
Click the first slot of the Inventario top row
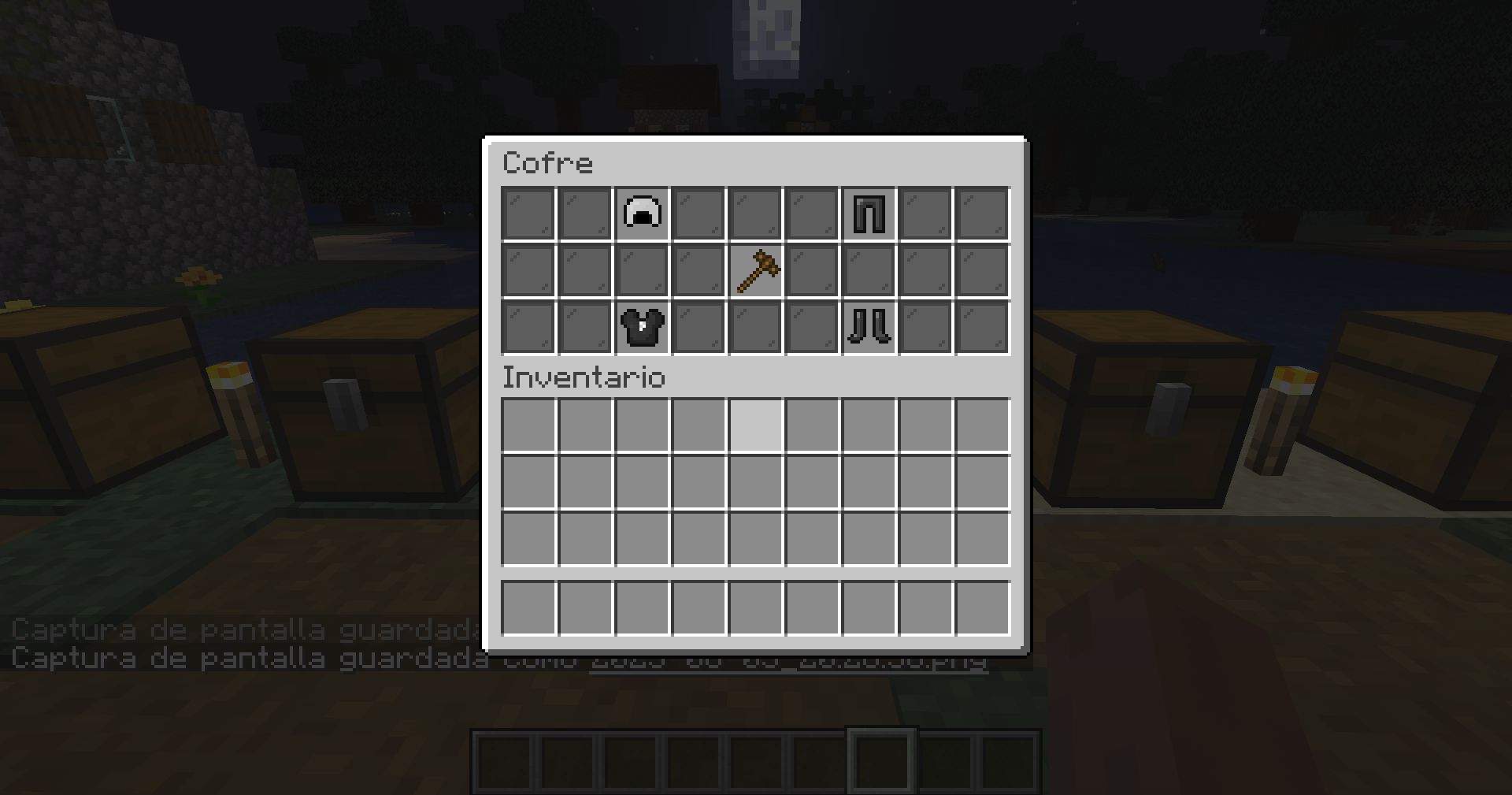pos(528,424)
